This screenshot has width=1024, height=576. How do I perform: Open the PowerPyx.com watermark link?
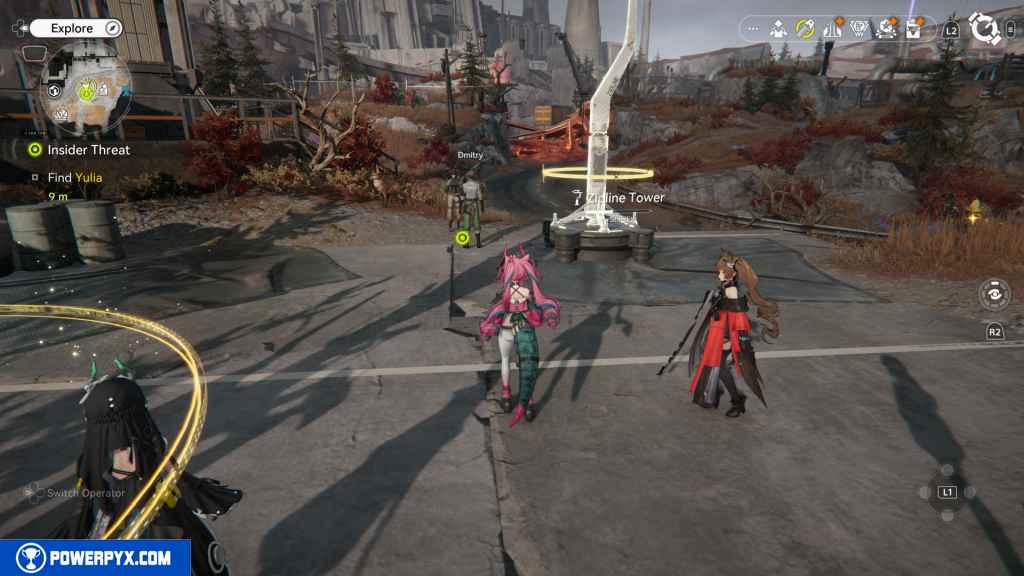tap(95, 558)
